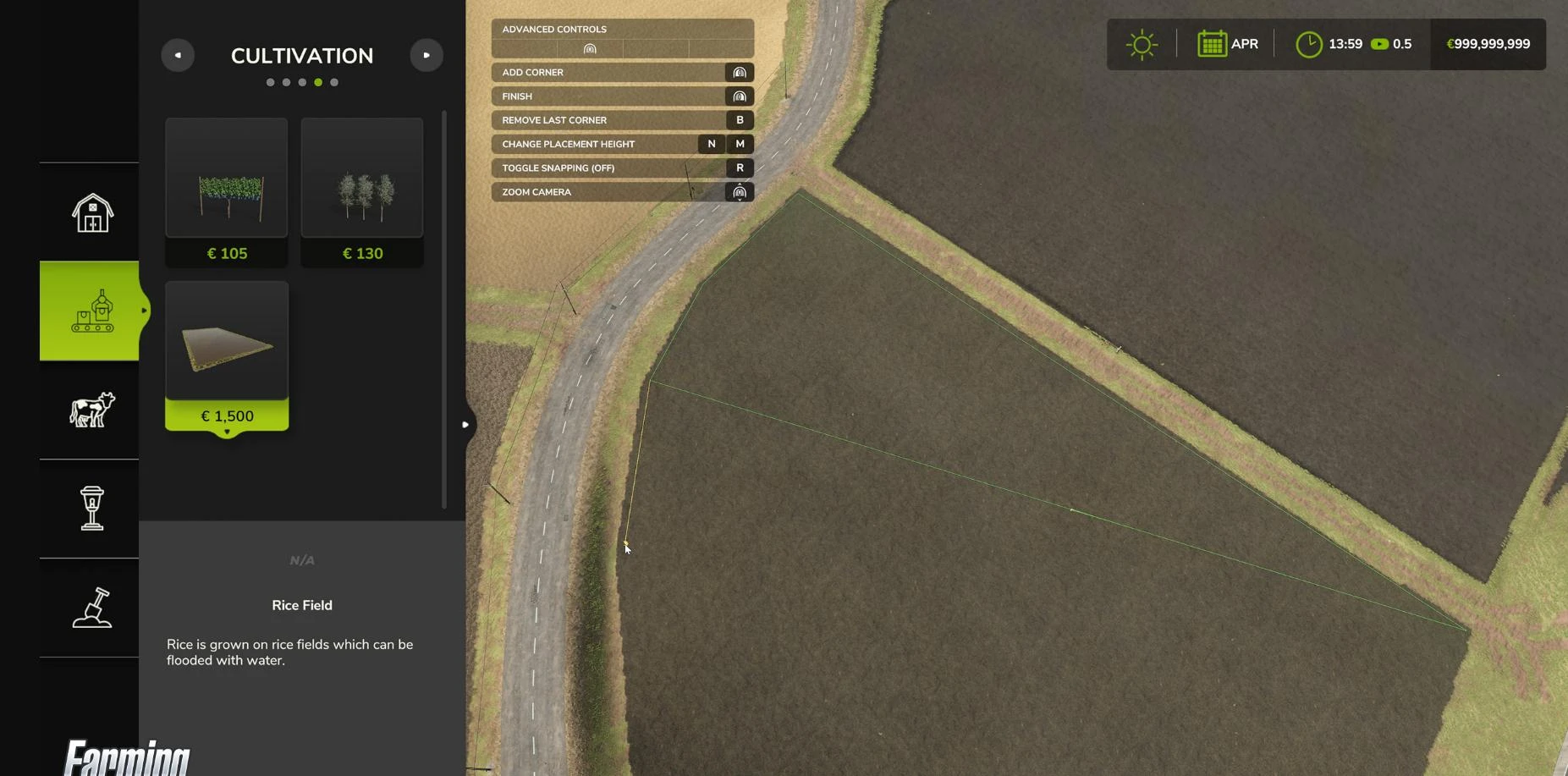Click the right arrow next to Cultivation
Screen dimensions: 1568x776
pos(426,54)
